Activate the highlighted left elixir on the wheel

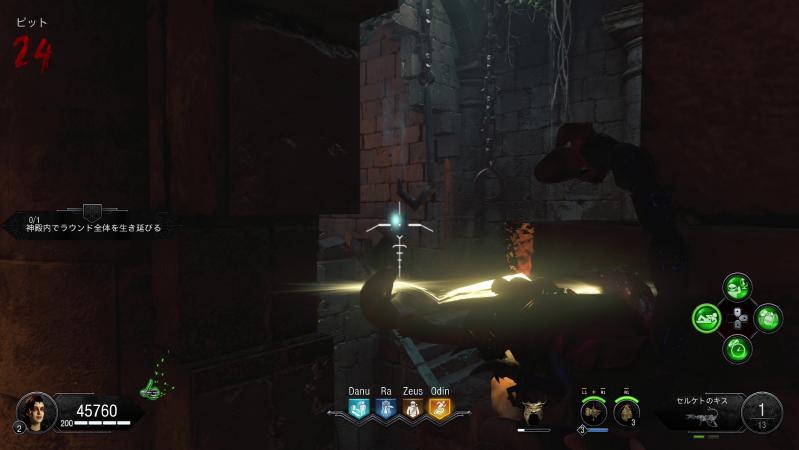click(x=708, y=319)
